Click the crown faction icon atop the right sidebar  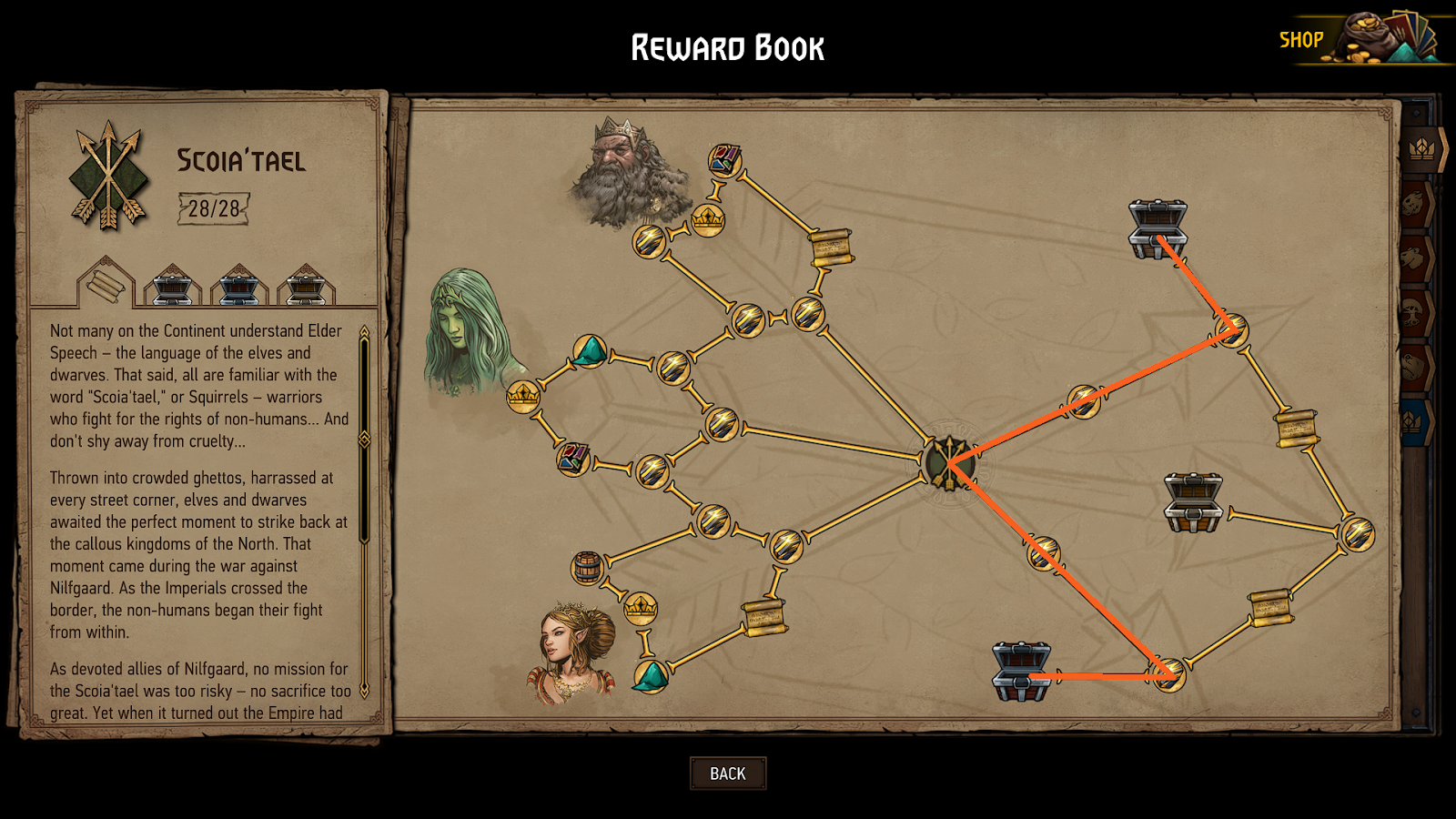click(1422, 150)
